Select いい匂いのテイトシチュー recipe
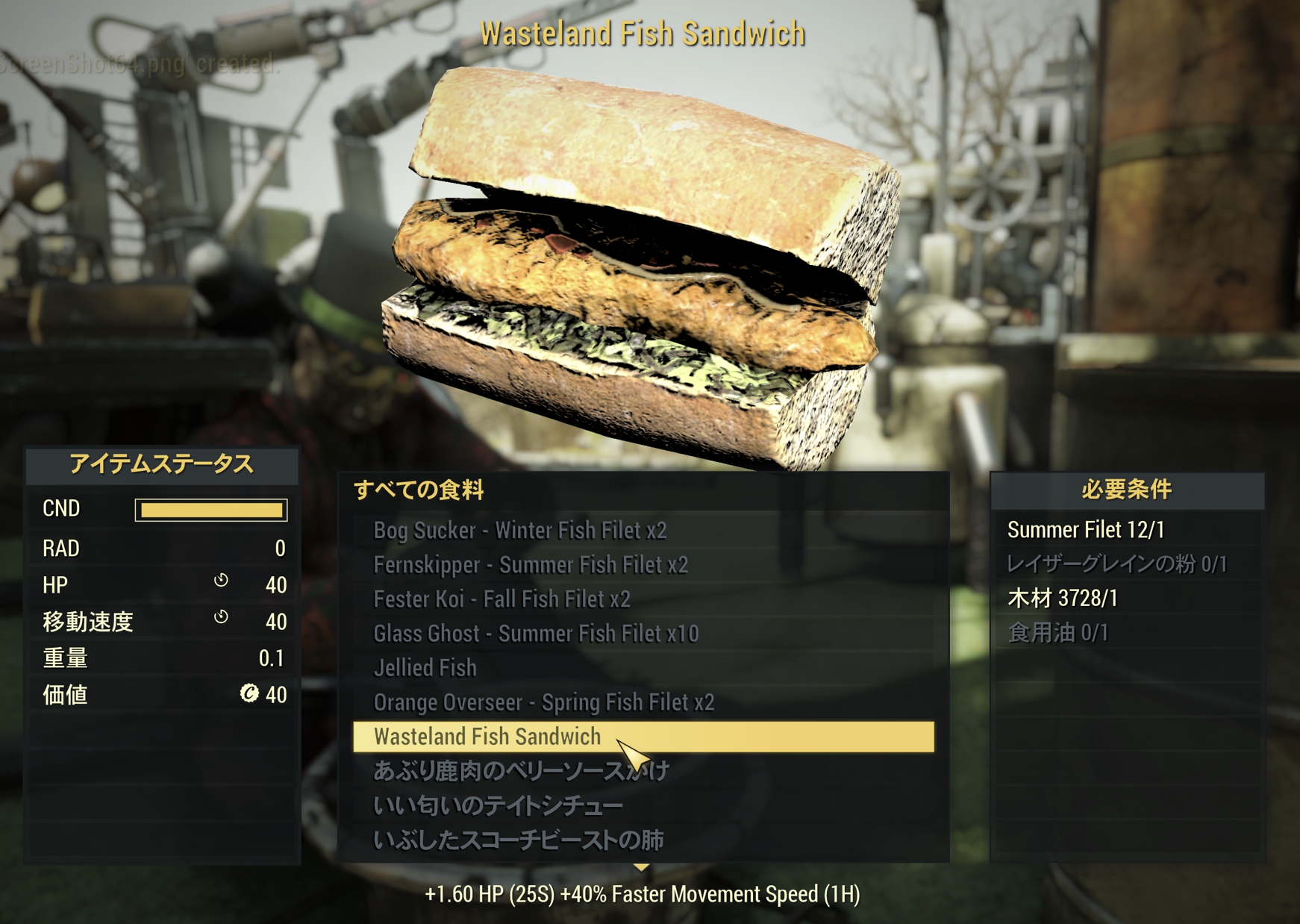The height and width of the screenshot is (924, 1300). [496, 805]
